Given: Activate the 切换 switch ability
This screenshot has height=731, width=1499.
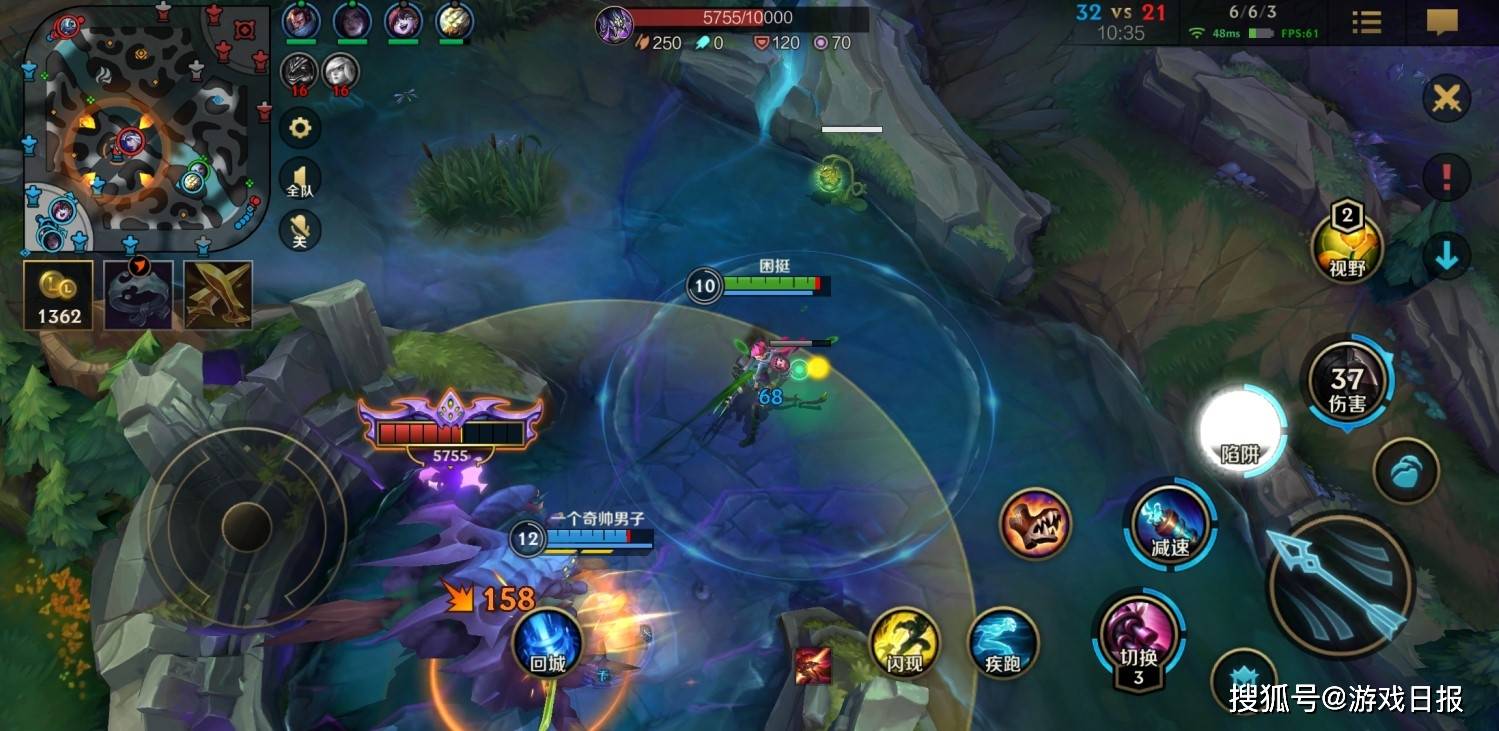Looking at the screenshot, I should [1138, 637].
